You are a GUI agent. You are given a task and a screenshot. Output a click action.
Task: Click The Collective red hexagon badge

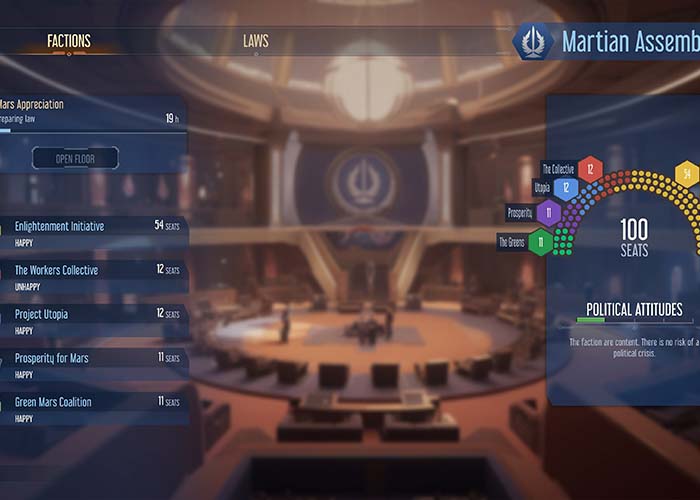[590, 169]
